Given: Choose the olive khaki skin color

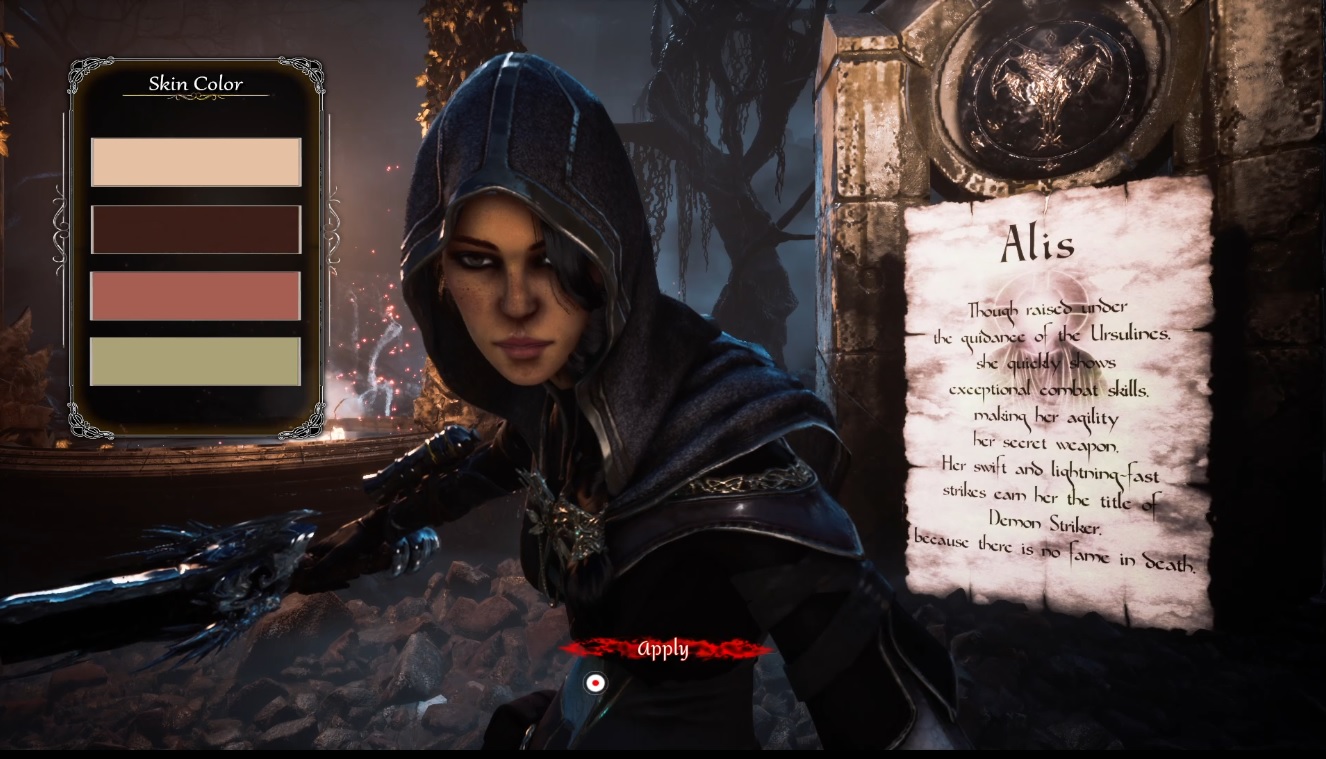Looking at the screenshot, I should pyautogui.click(x=196, y=361).
